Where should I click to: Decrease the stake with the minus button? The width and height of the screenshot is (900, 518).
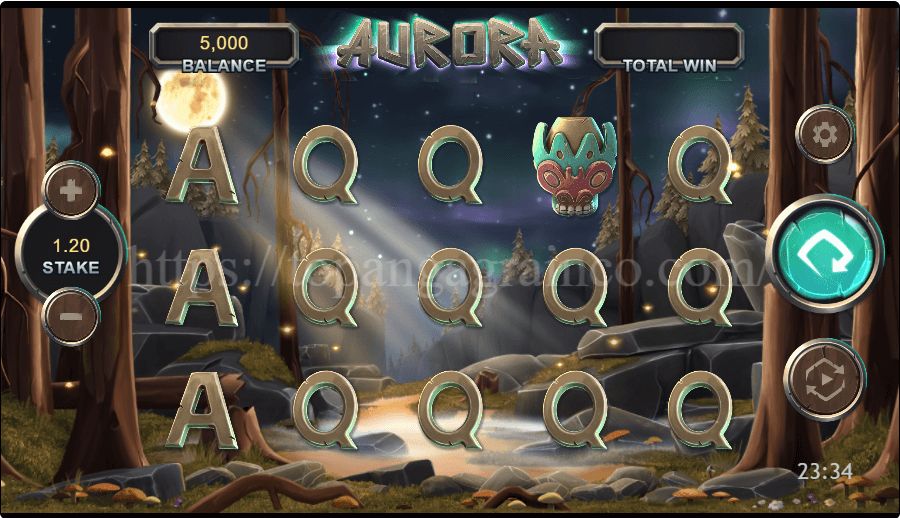click(x=71, y=316)
